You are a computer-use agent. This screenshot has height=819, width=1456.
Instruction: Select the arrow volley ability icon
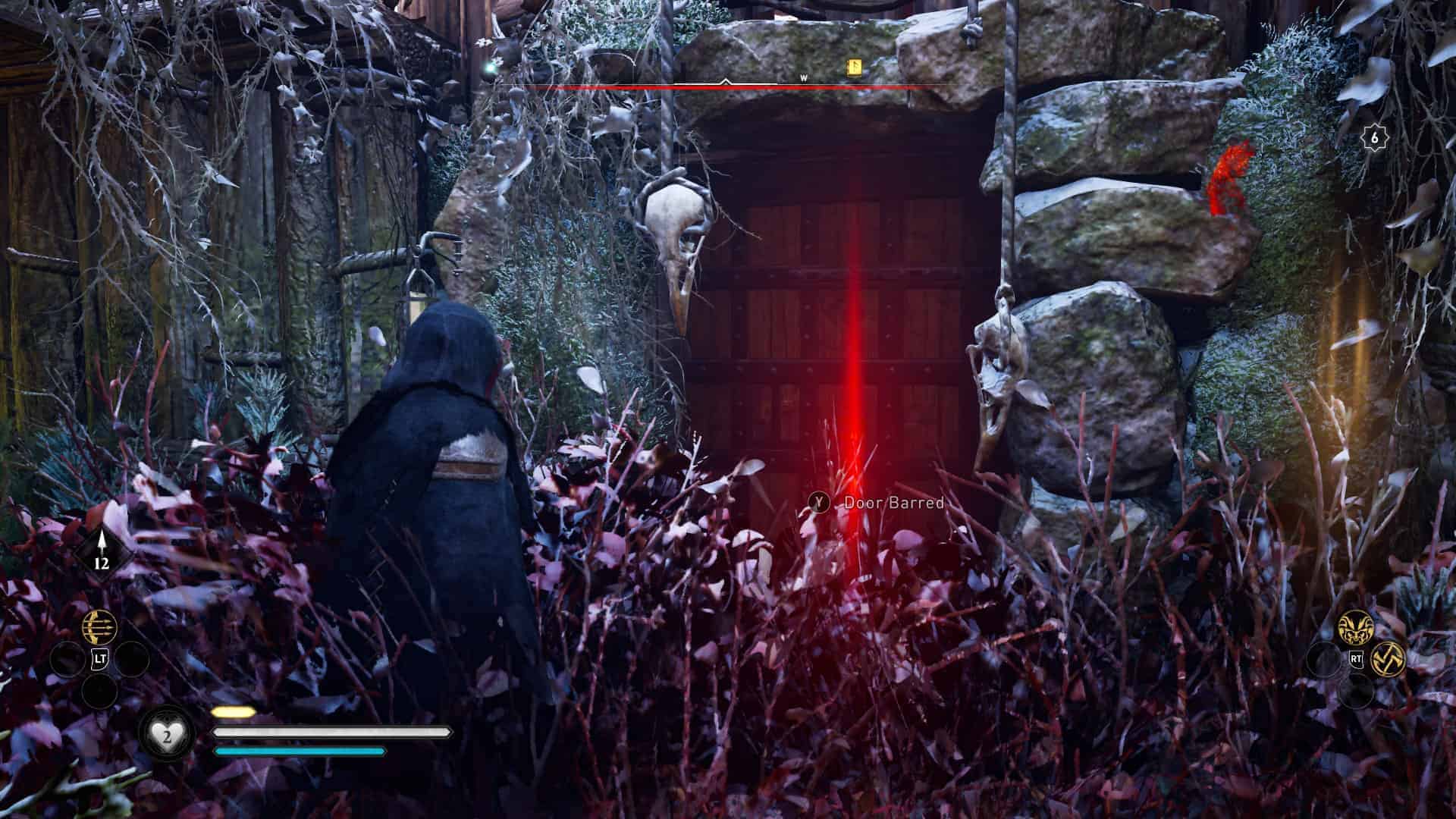pos(99,626)
